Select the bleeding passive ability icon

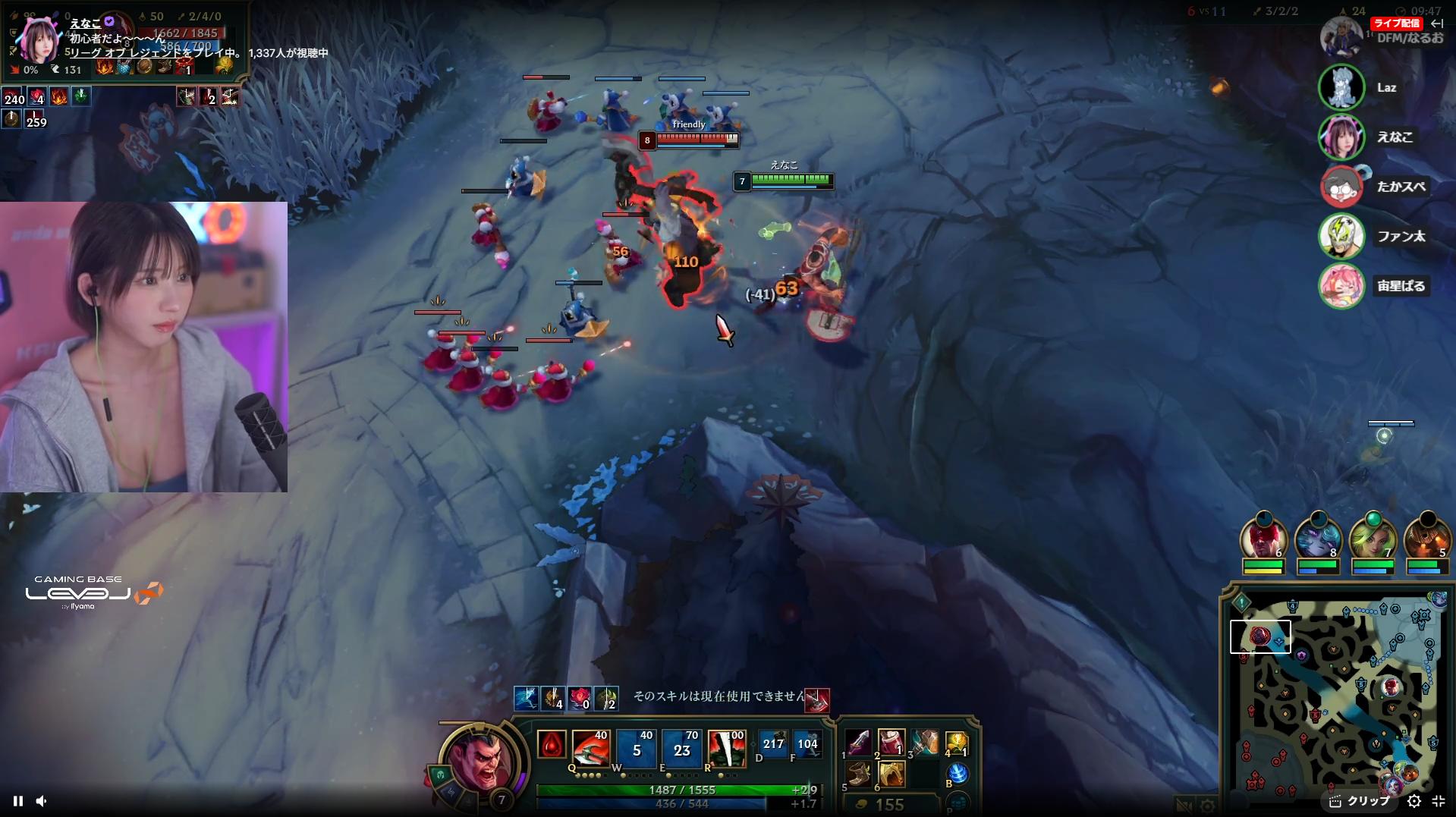point(552,745)
